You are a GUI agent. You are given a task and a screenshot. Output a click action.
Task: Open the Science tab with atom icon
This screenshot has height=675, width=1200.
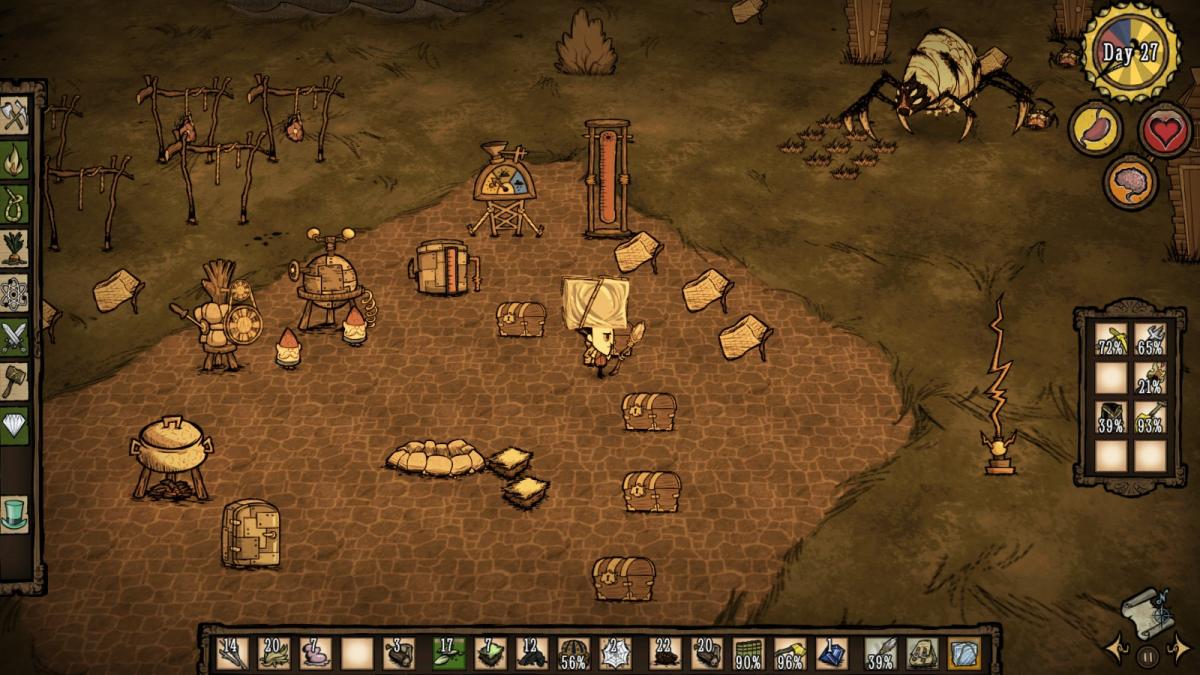14,292
